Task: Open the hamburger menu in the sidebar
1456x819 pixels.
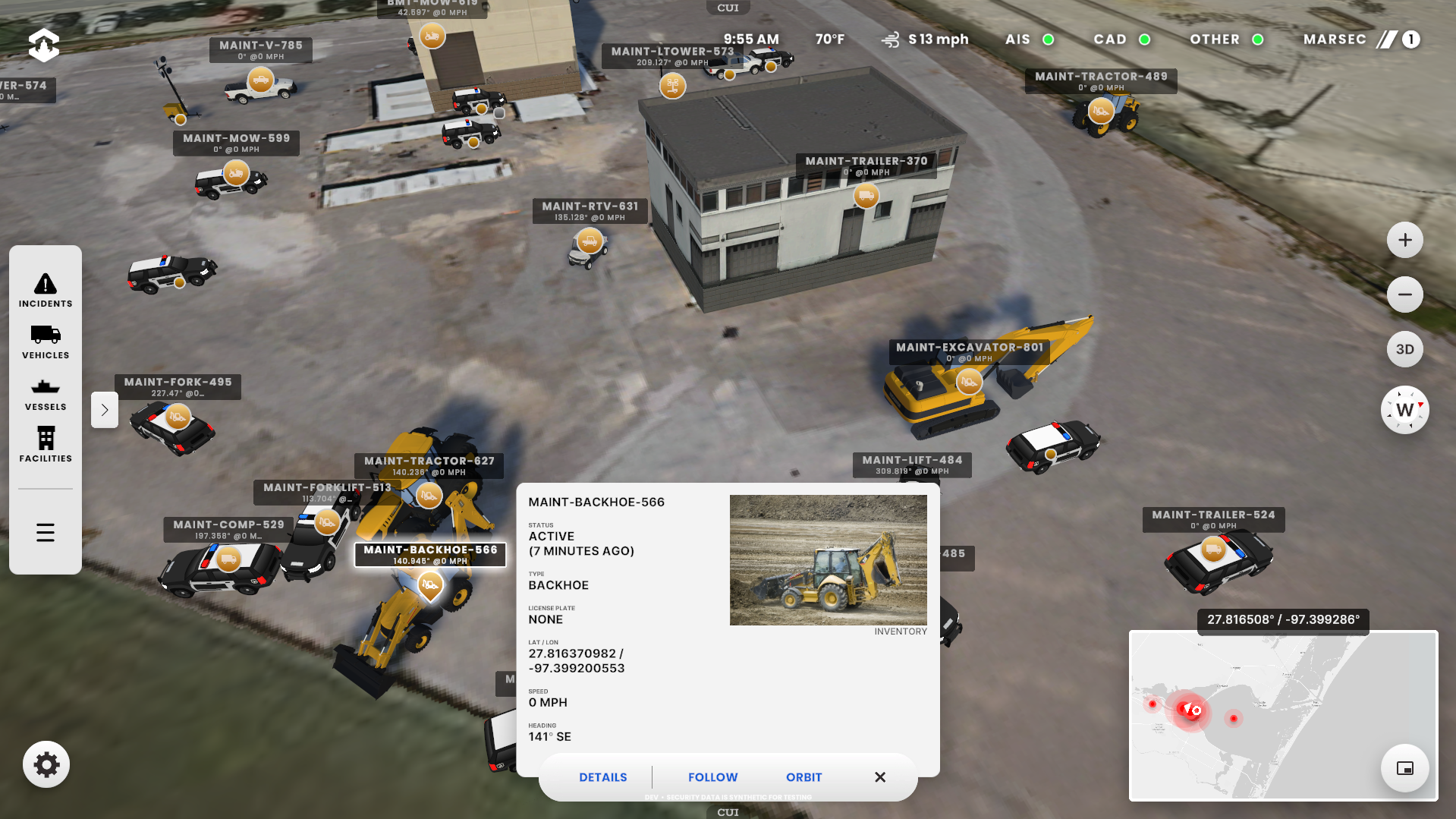Action: pyautogui.click(x=46, y=532)
